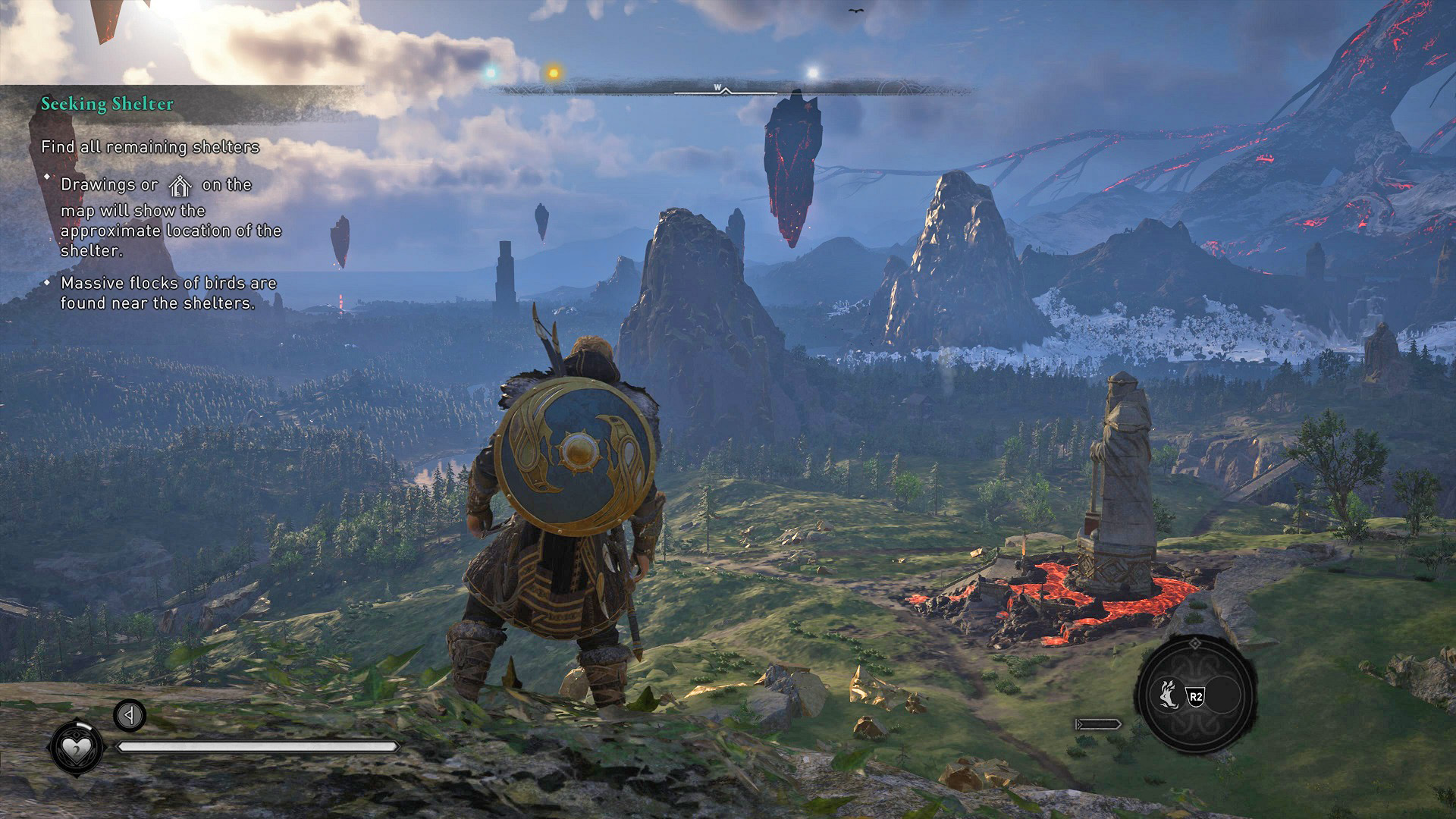Click the round left-arrow icon above the health bar
Screen dimensions: 1456x819
[x=130, y=715]
